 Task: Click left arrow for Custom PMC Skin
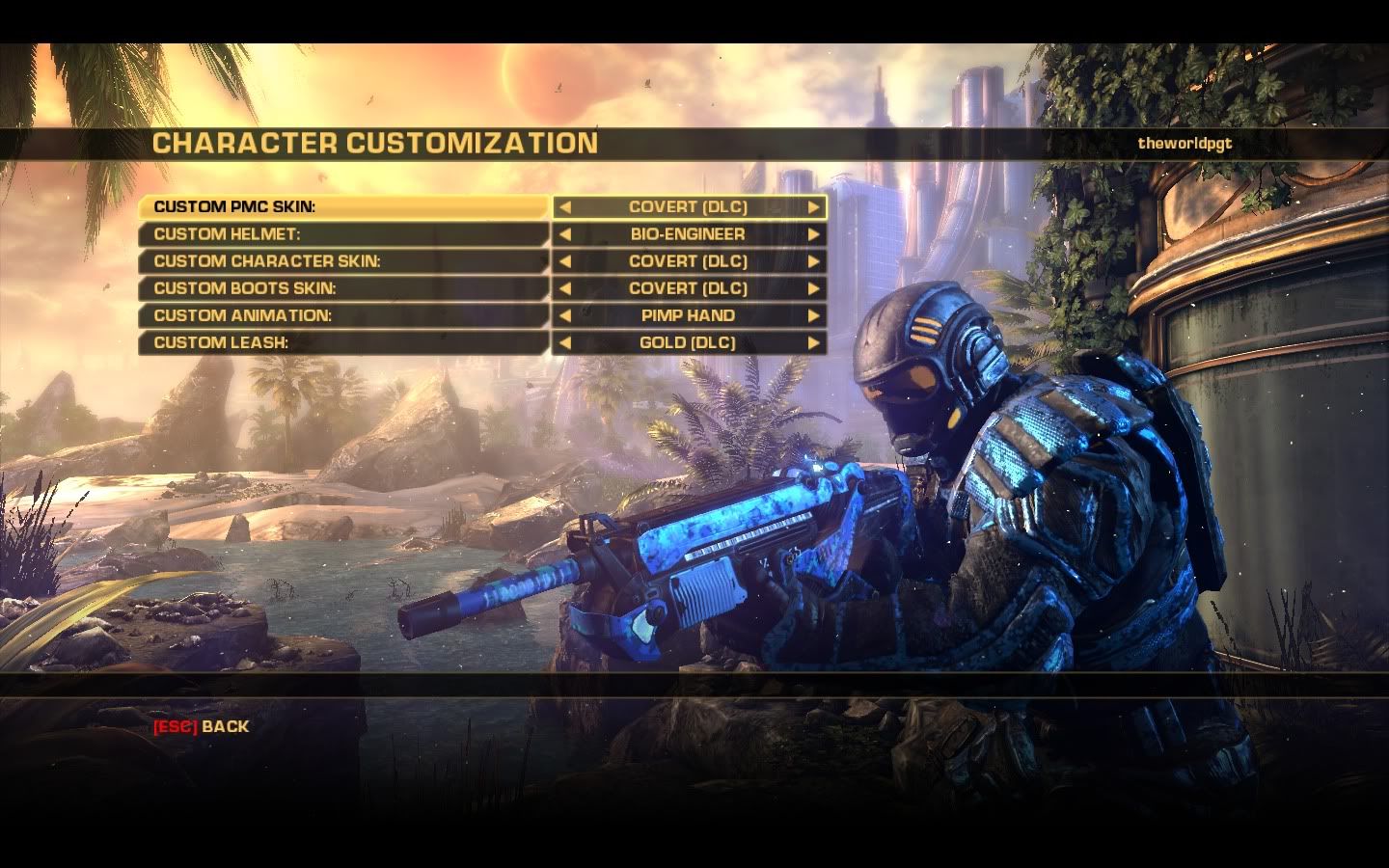565,207
